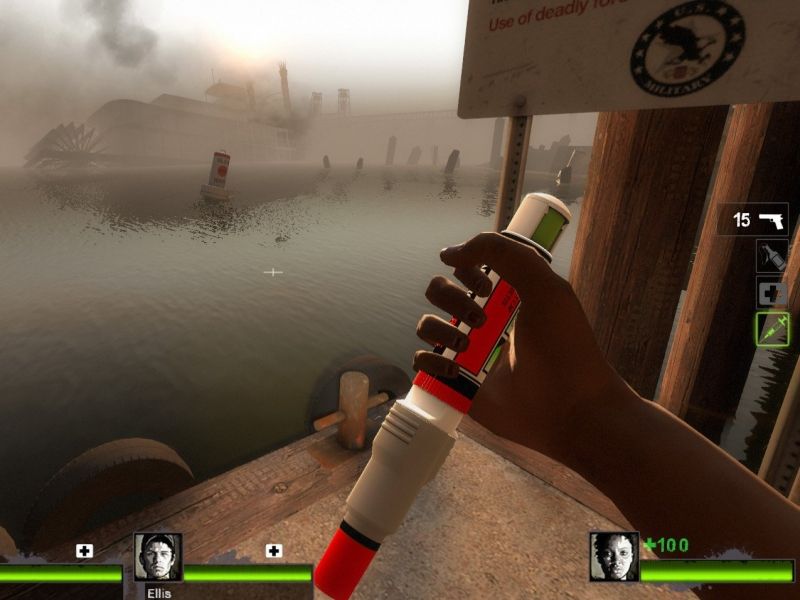Click your own survivor portrait
This screenshot has height=600, width=800.
pos(614,557)
